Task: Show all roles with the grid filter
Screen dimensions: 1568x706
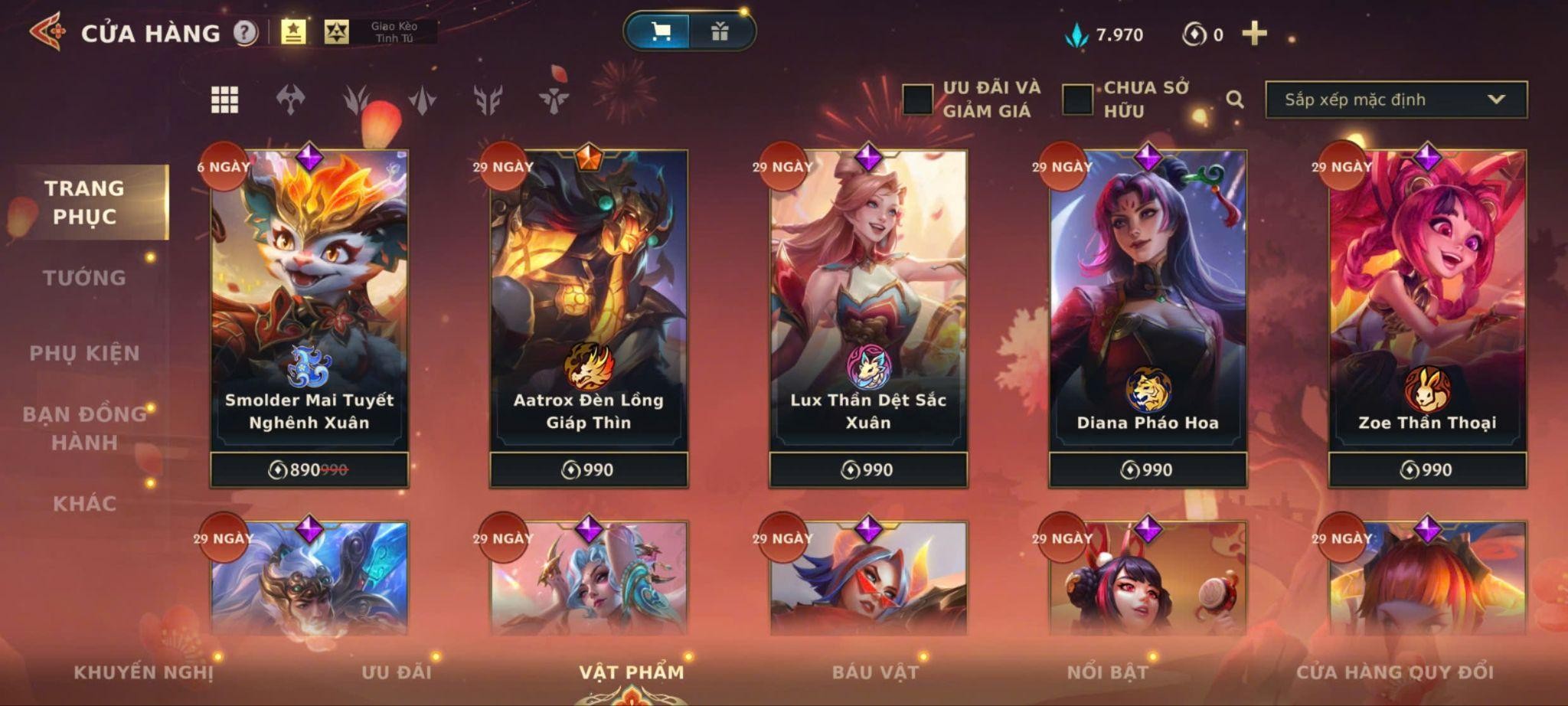Action: (224, 100)
